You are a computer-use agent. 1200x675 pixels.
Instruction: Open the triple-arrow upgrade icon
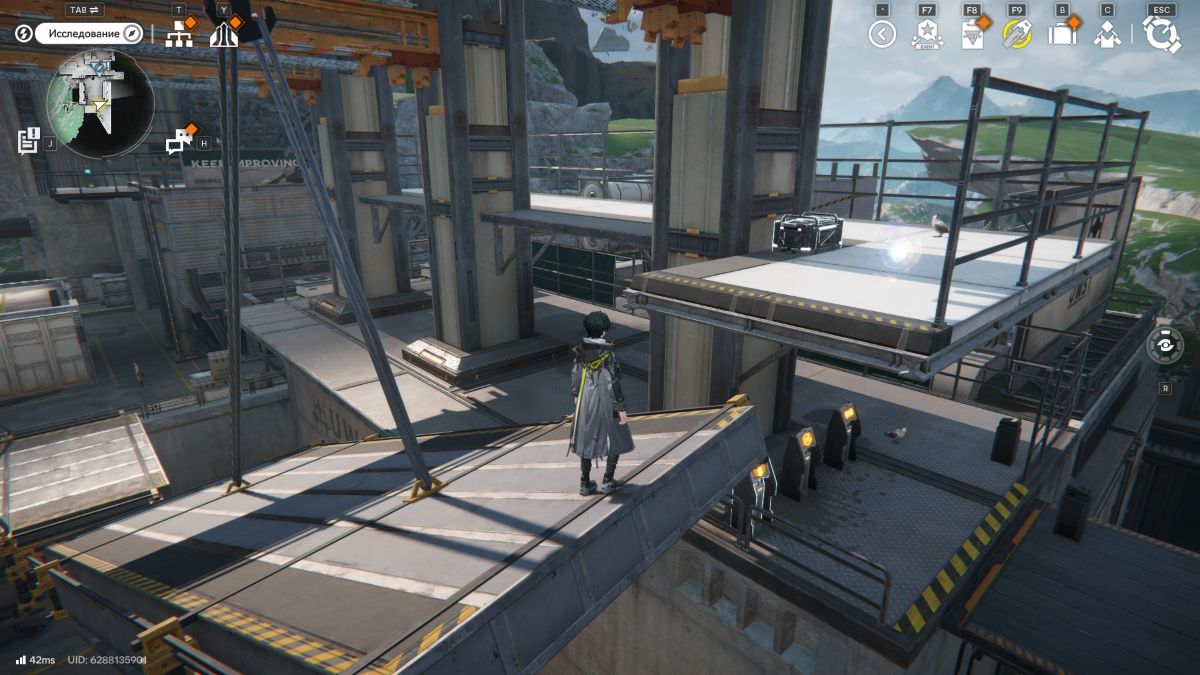[224, 35]
